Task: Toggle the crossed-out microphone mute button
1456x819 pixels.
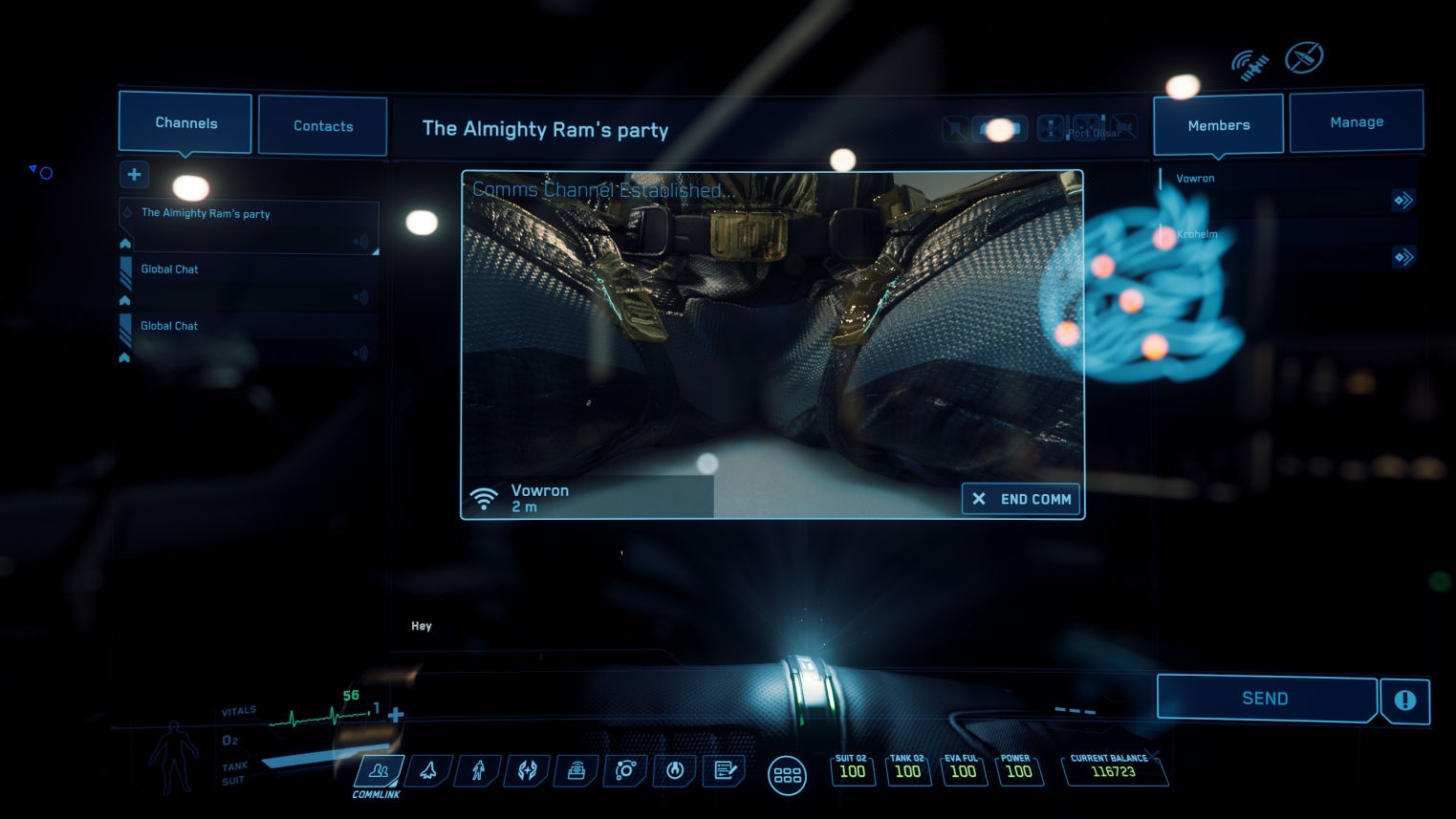Action: 1051,127
